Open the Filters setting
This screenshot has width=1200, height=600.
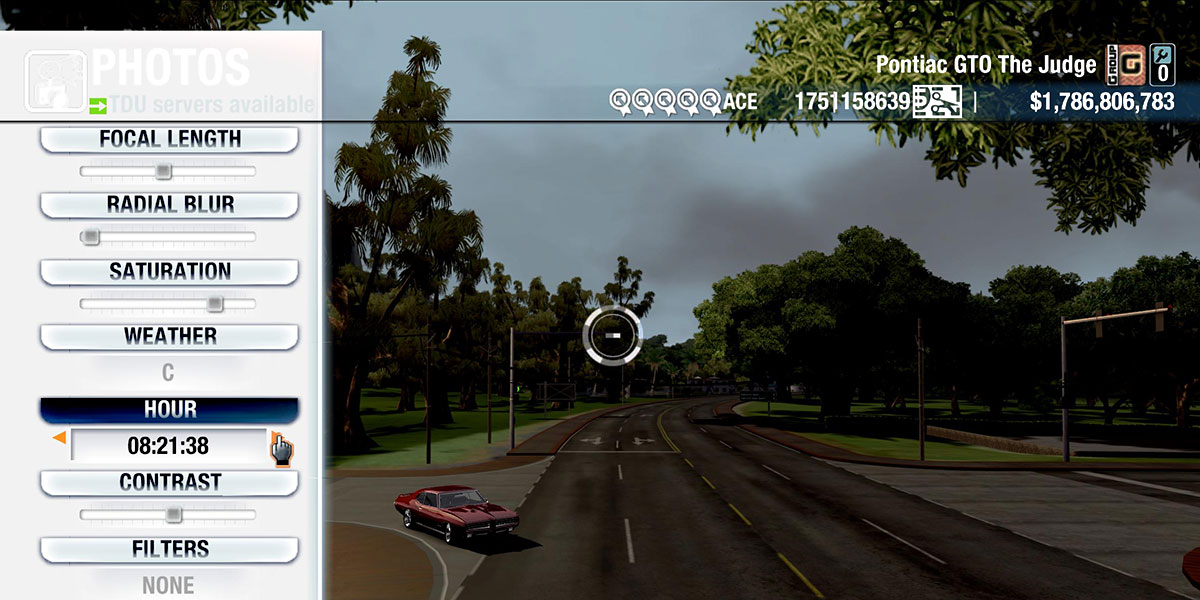tap(169, 550)
